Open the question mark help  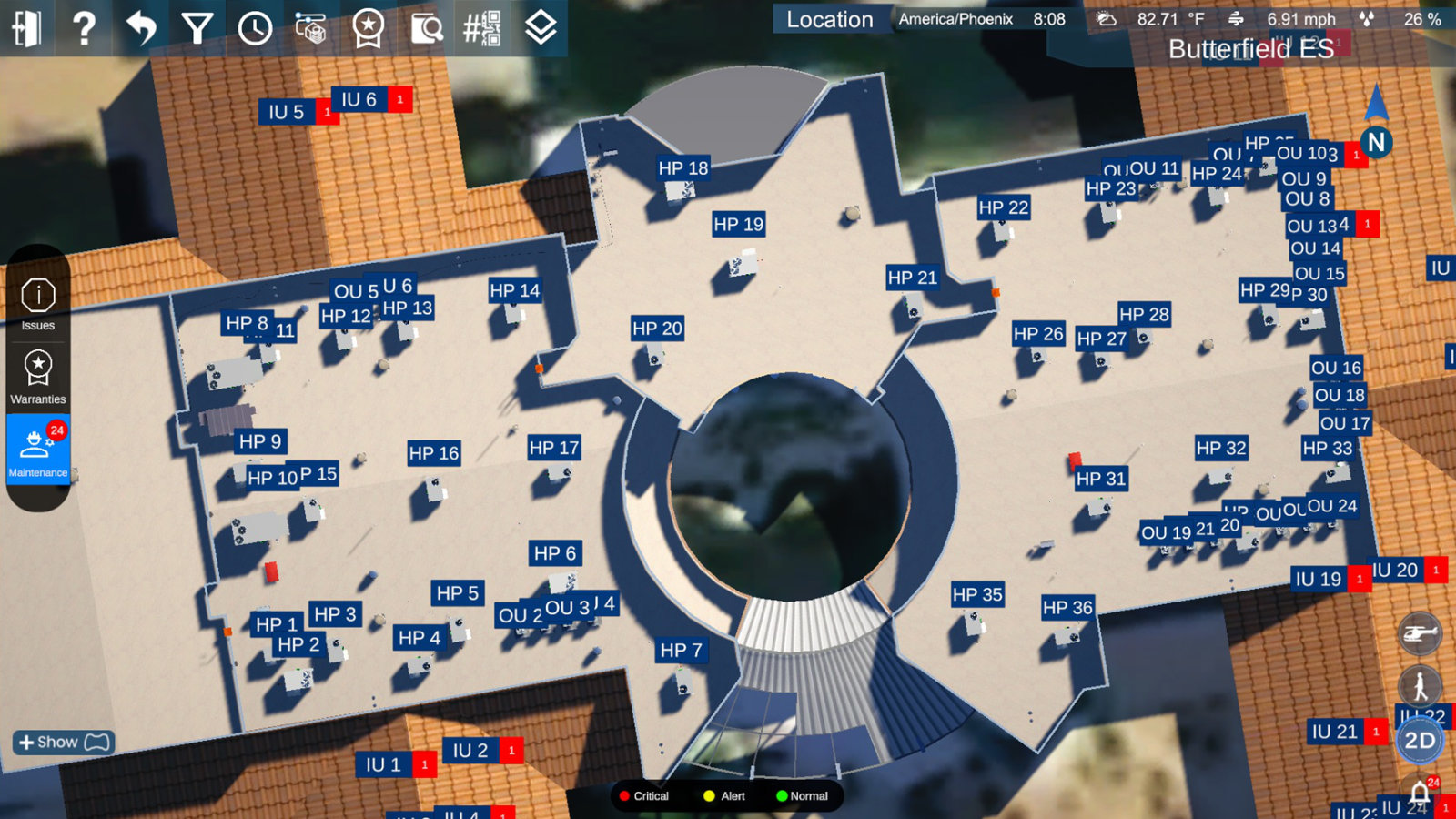[84, 28]
